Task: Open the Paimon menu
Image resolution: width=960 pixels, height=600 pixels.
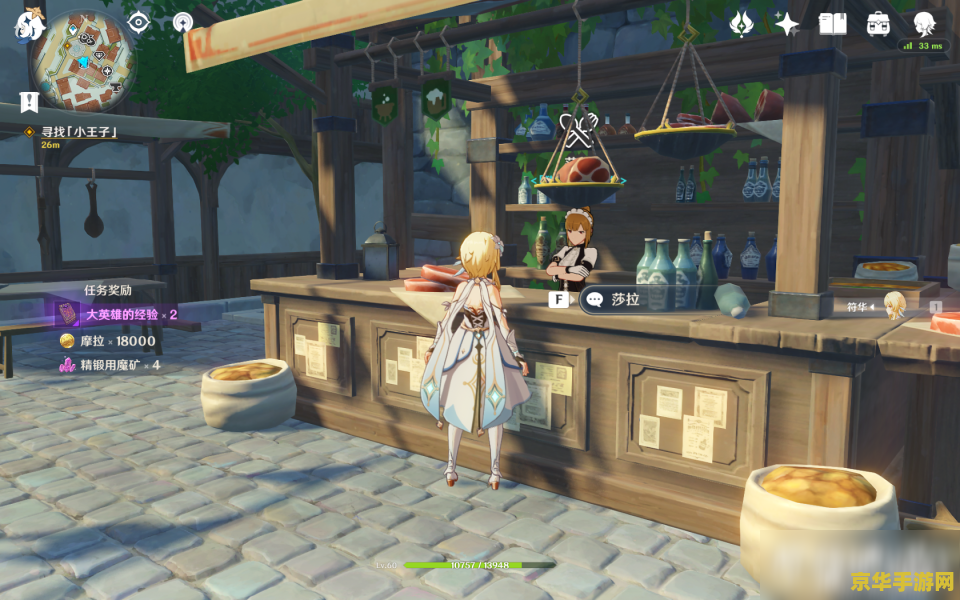Action: pyautogui.click(x=27, y=24)
